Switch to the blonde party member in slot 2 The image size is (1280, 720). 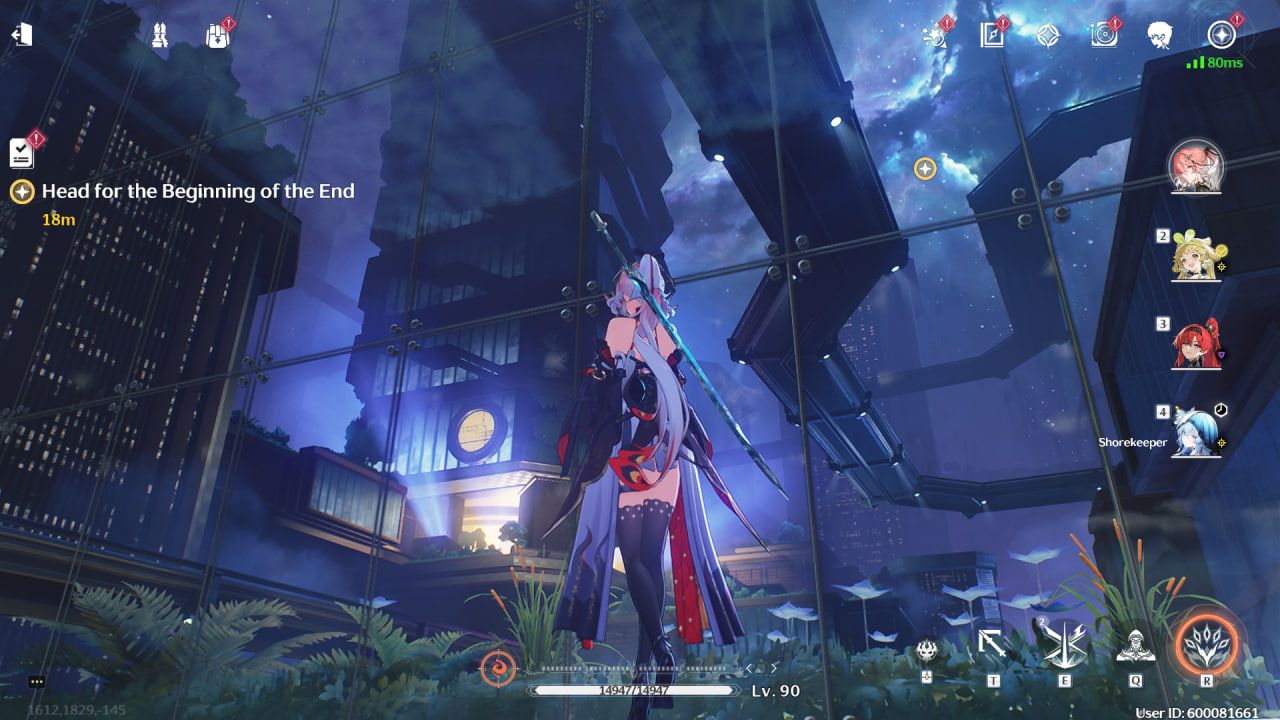coord(1198,259)
